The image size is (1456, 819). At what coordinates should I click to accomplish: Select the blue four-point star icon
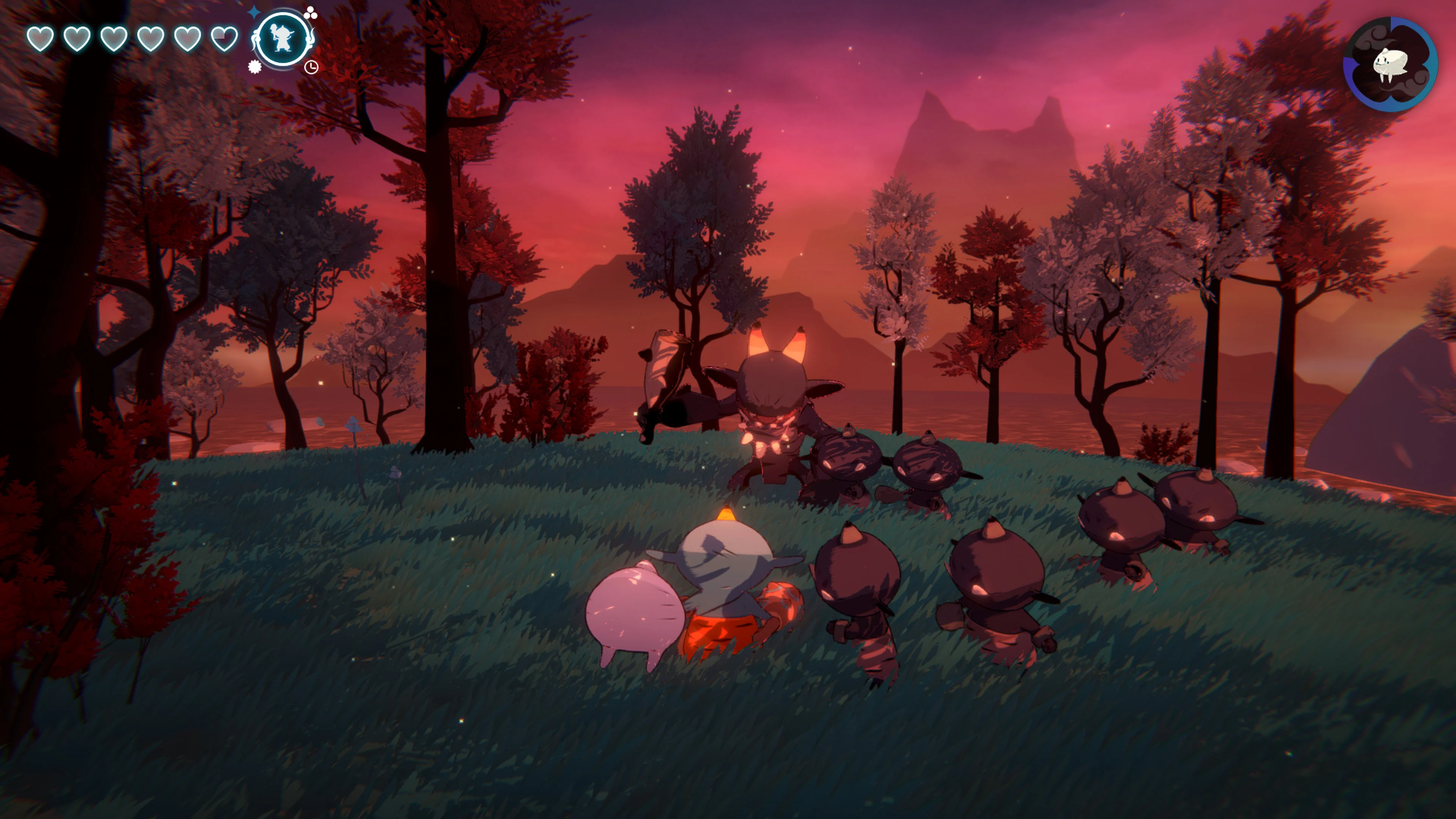point(255,12)
